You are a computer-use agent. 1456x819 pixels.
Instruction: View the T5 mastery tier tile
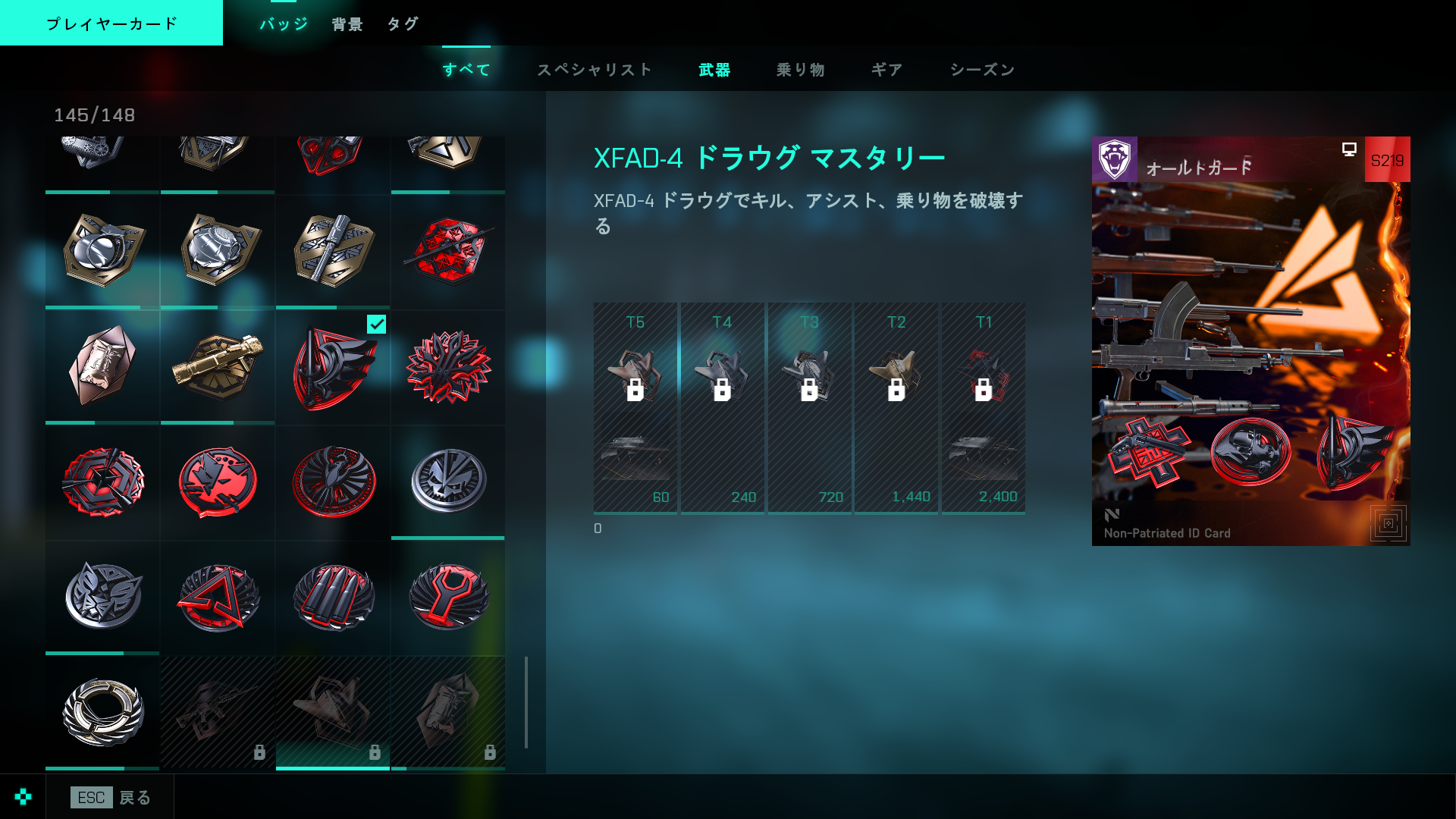click(635, 408)
